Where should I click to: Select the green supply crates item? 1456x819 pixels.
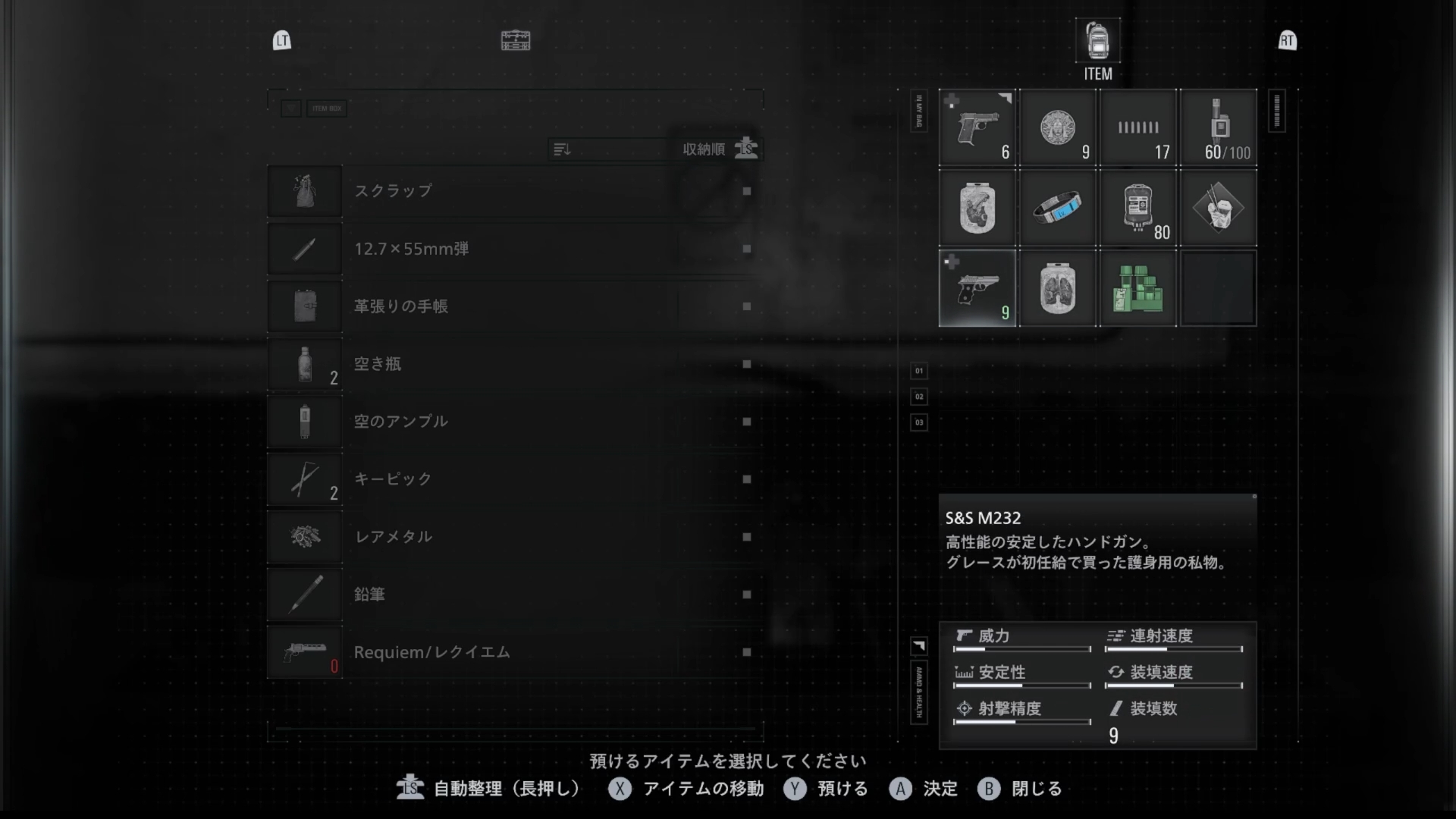tap(1138, 288)
